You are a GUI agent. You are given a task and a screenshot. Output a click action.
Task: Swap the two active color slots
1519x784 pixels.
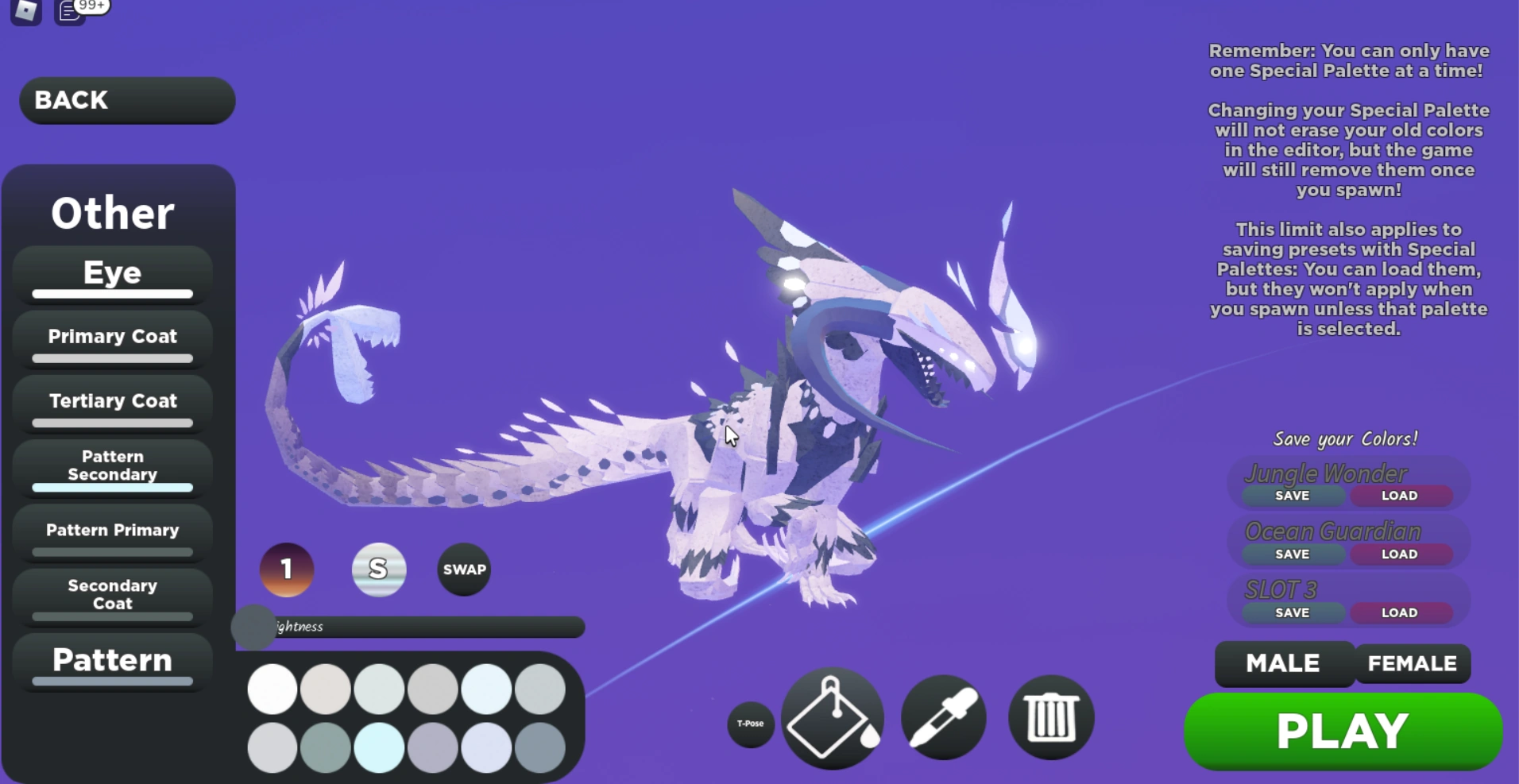[x=464, y=569]
